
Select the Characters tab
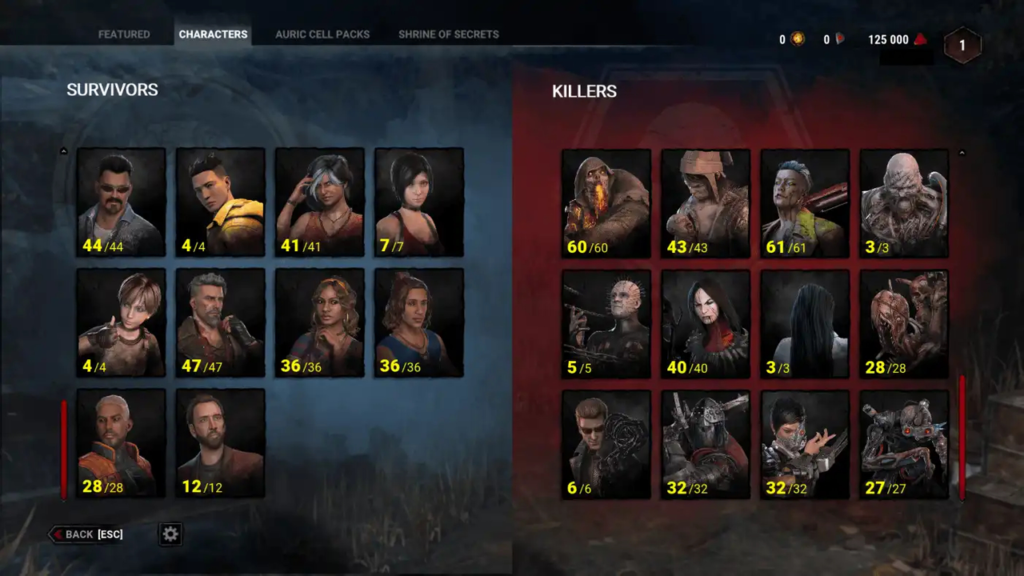[x=213, y=34]
